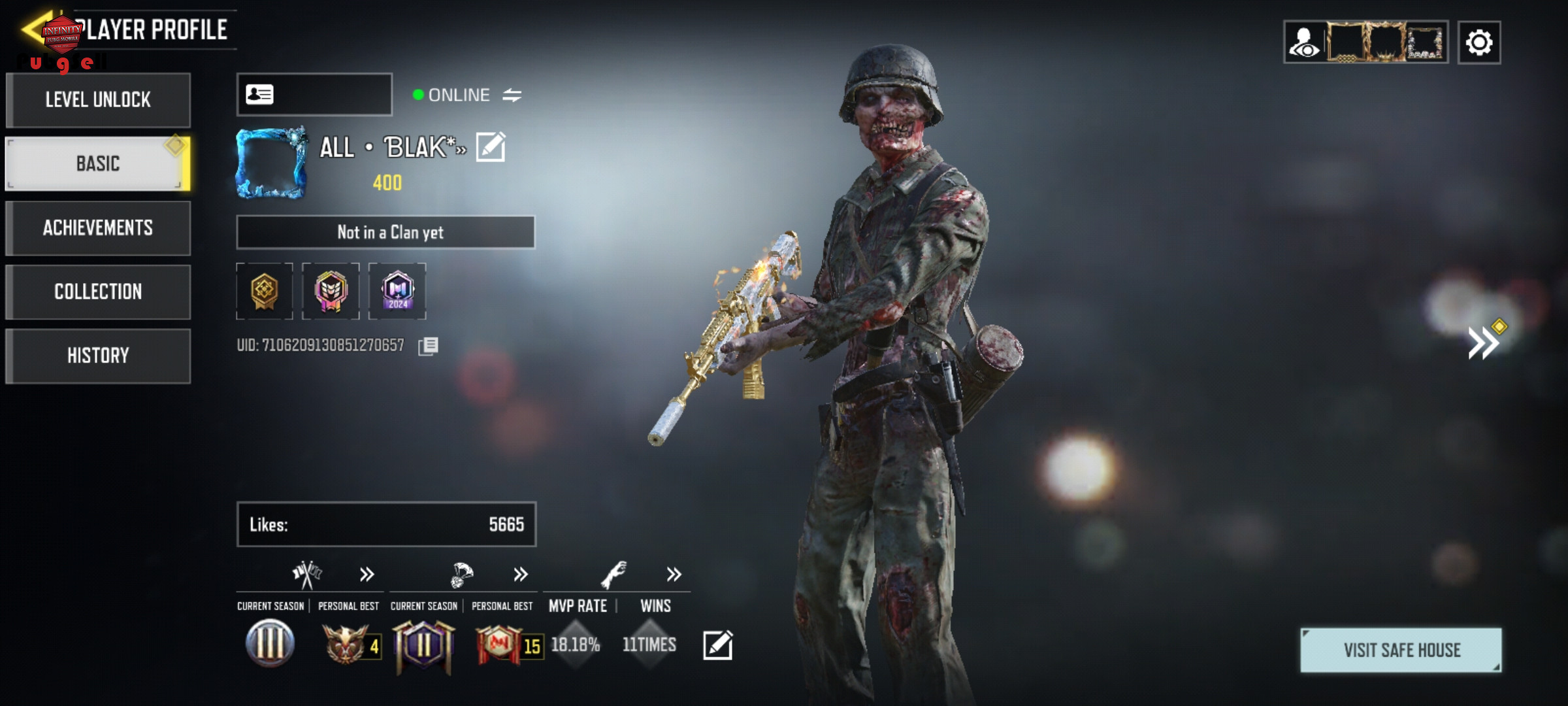Open the profile viewer eye icon
The height and width of the screenshot is (706, 1568).
(1305, 43)
